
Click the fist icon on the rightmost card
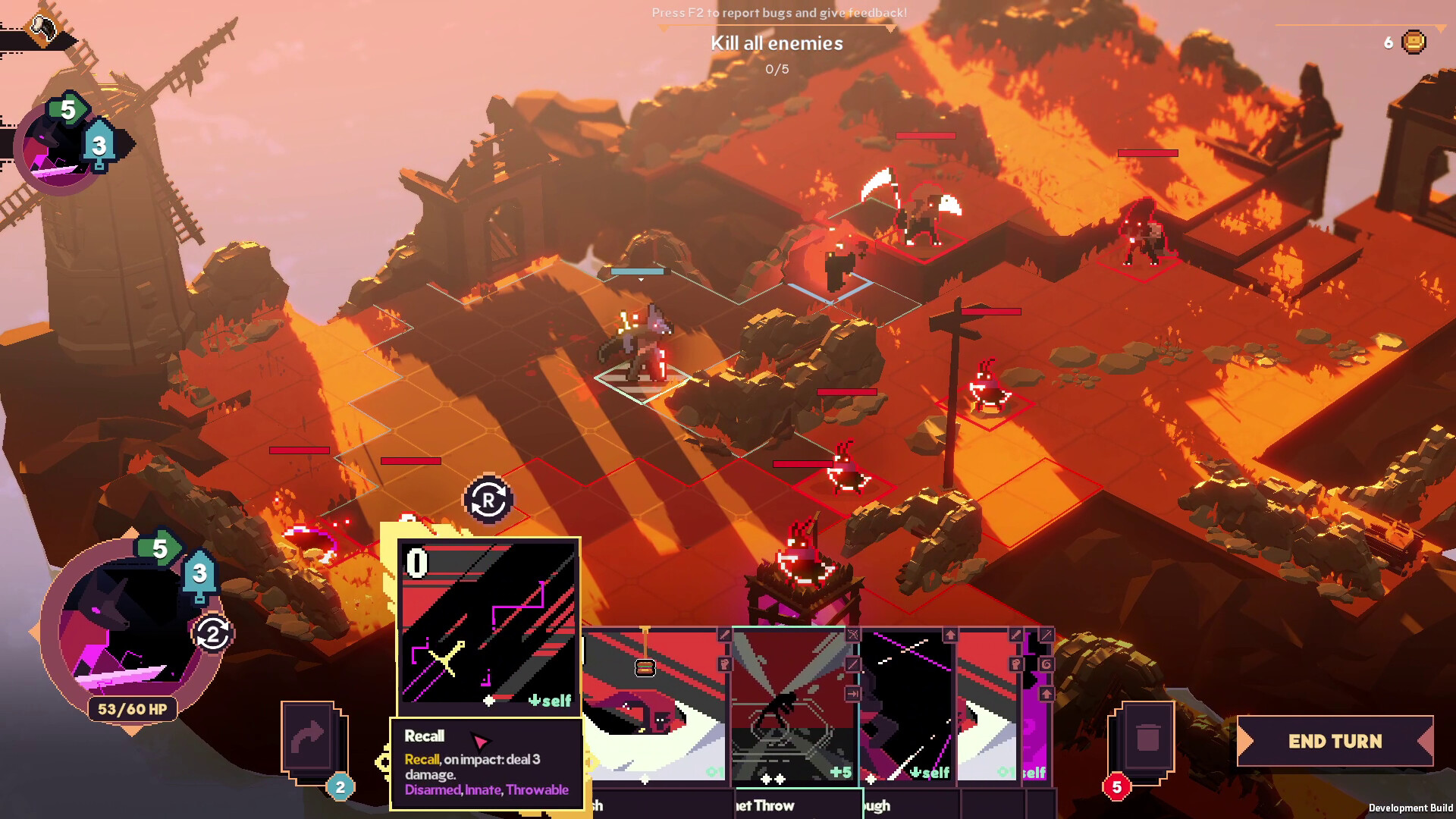1016,665
